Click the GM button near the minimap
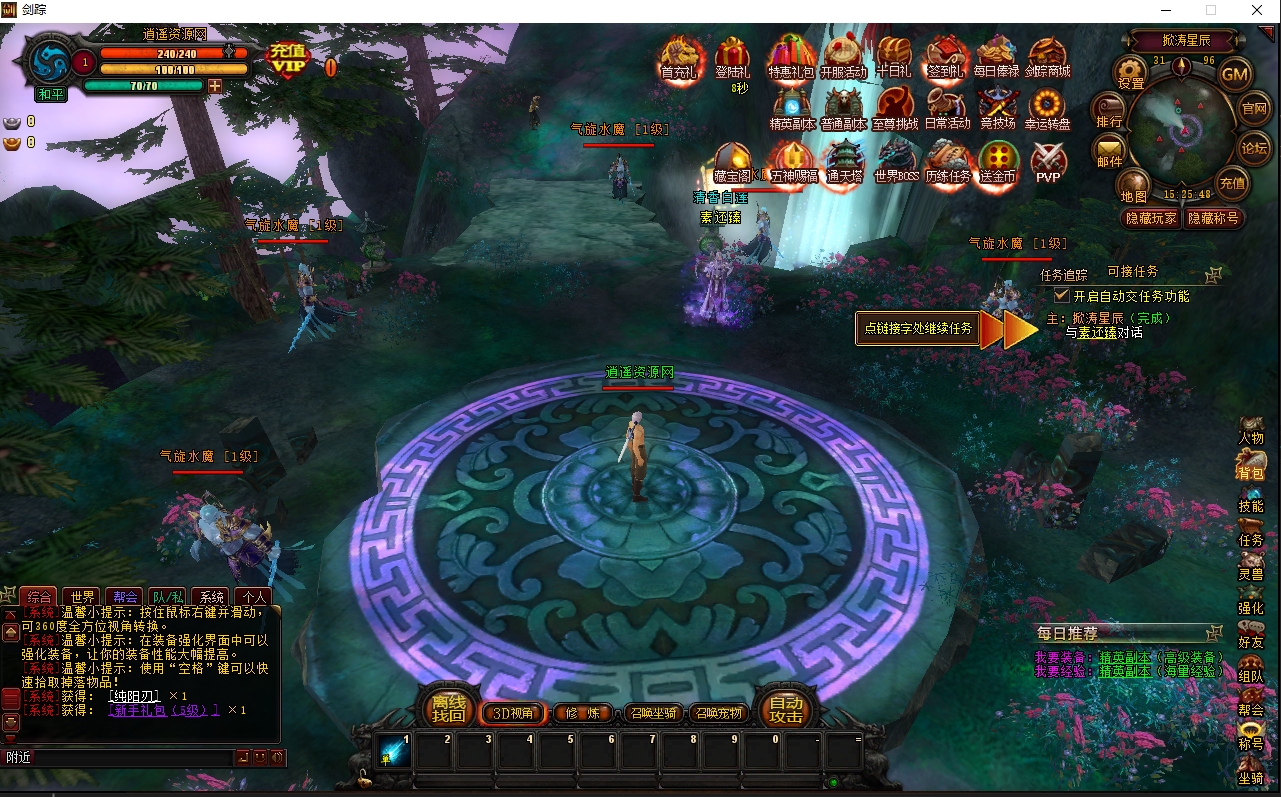The height and width of the screenshot is (797, 1281). (x=1235, y=74)
